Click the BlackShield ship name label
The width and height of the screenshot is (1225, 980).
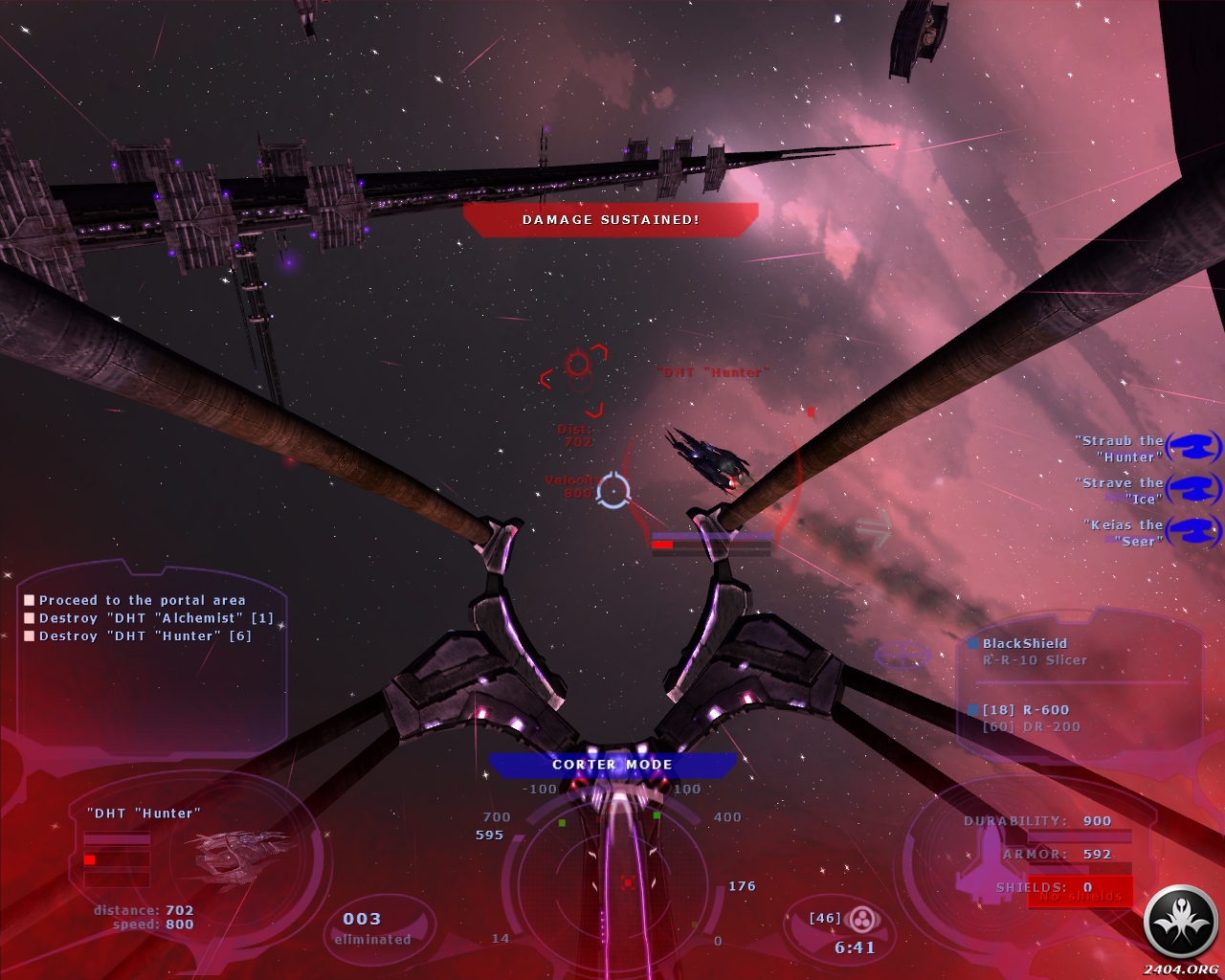pyautogui.click(x=1024, y=644)
